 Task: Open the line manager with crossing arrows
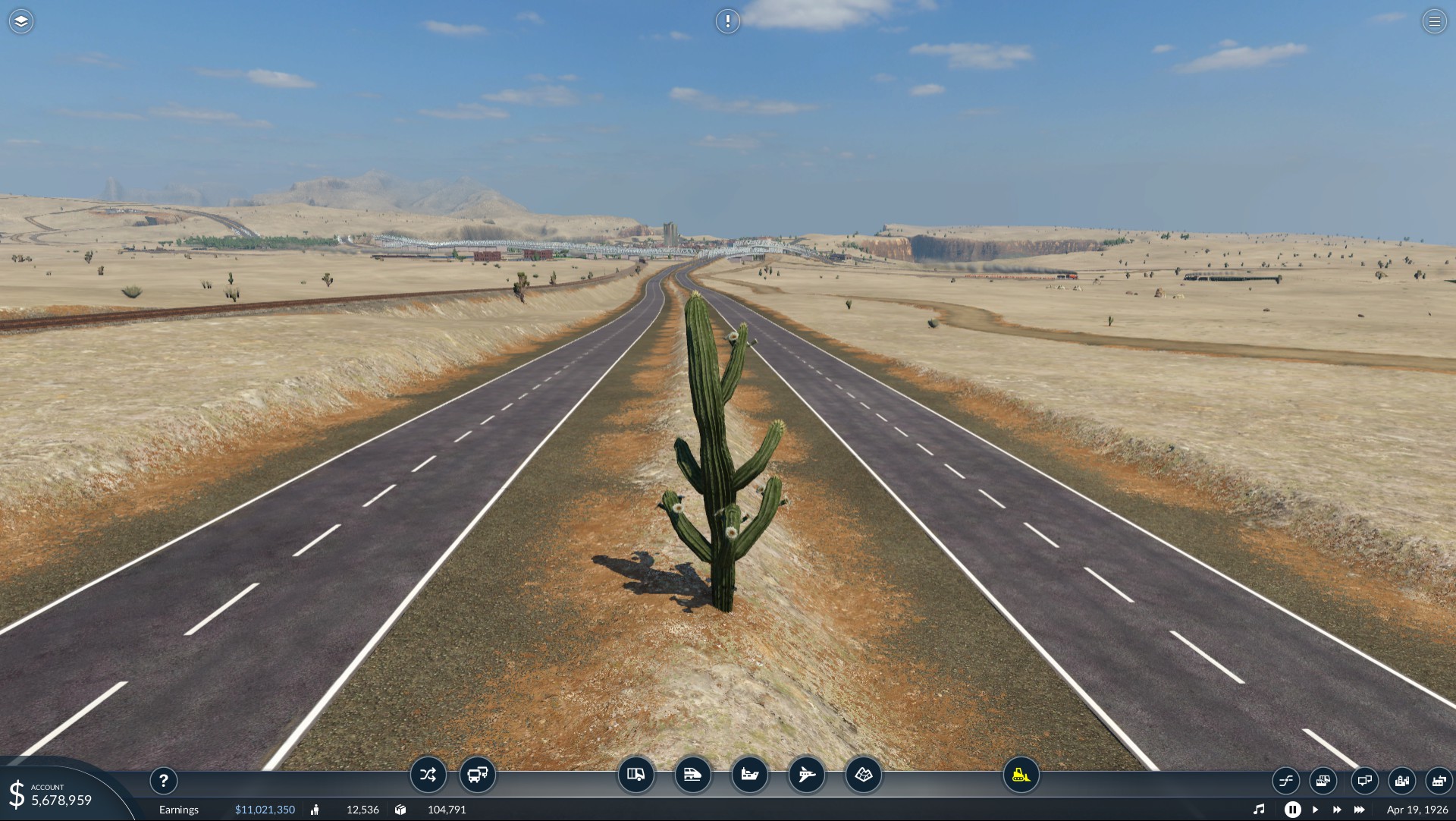point(428,775)
